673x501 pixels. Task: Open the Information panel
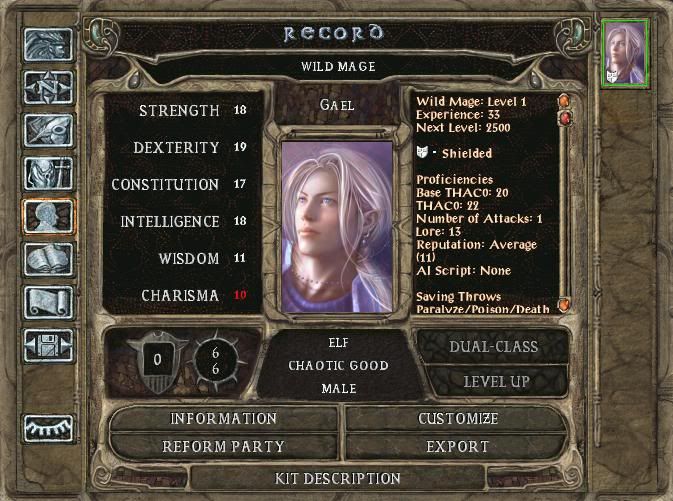pos(224,419)
